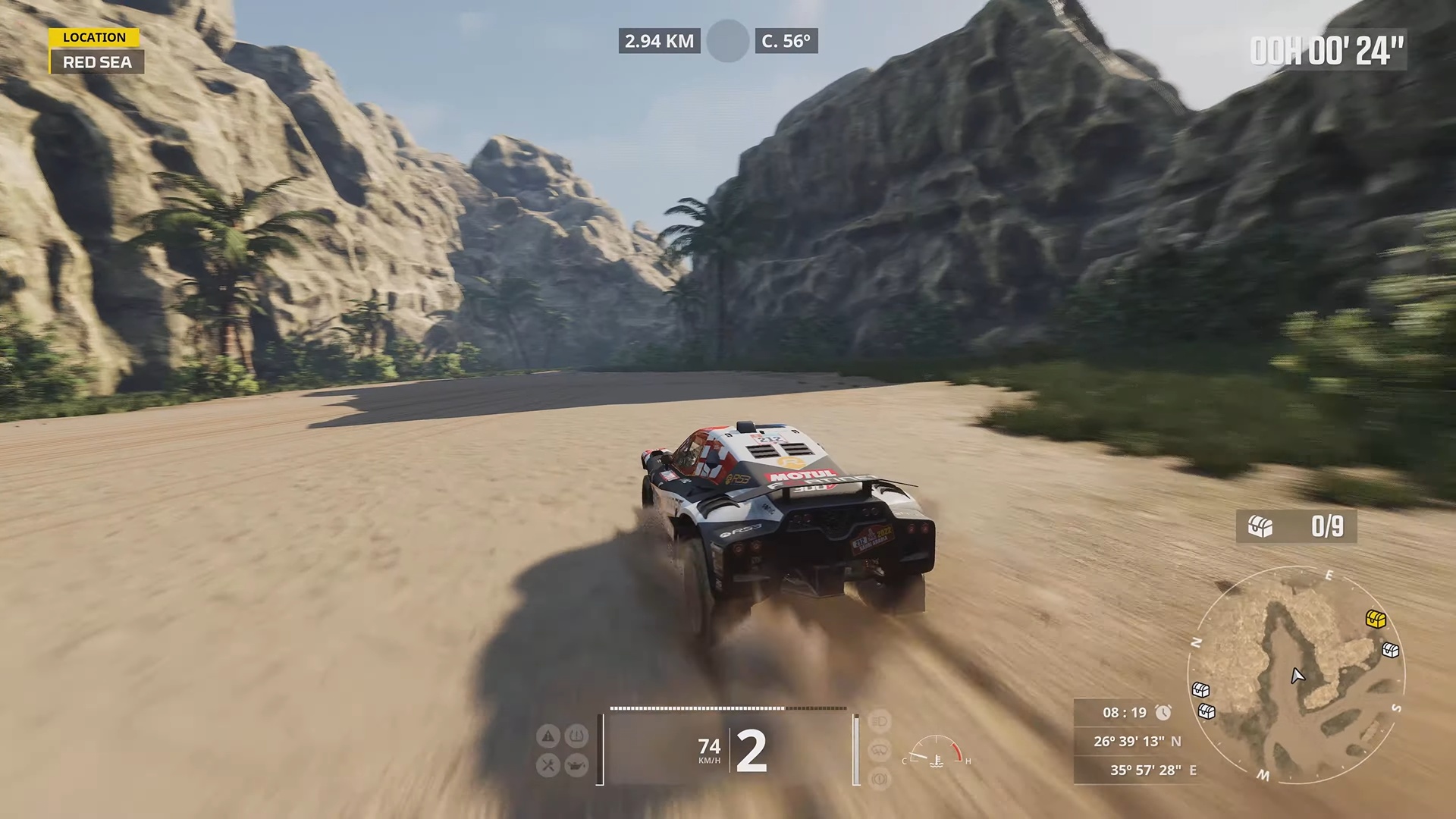Image resolution: width=1456 pixels, height=819 pixels.
Task: Click the wrench repair status icon
Action: (548, 764)
